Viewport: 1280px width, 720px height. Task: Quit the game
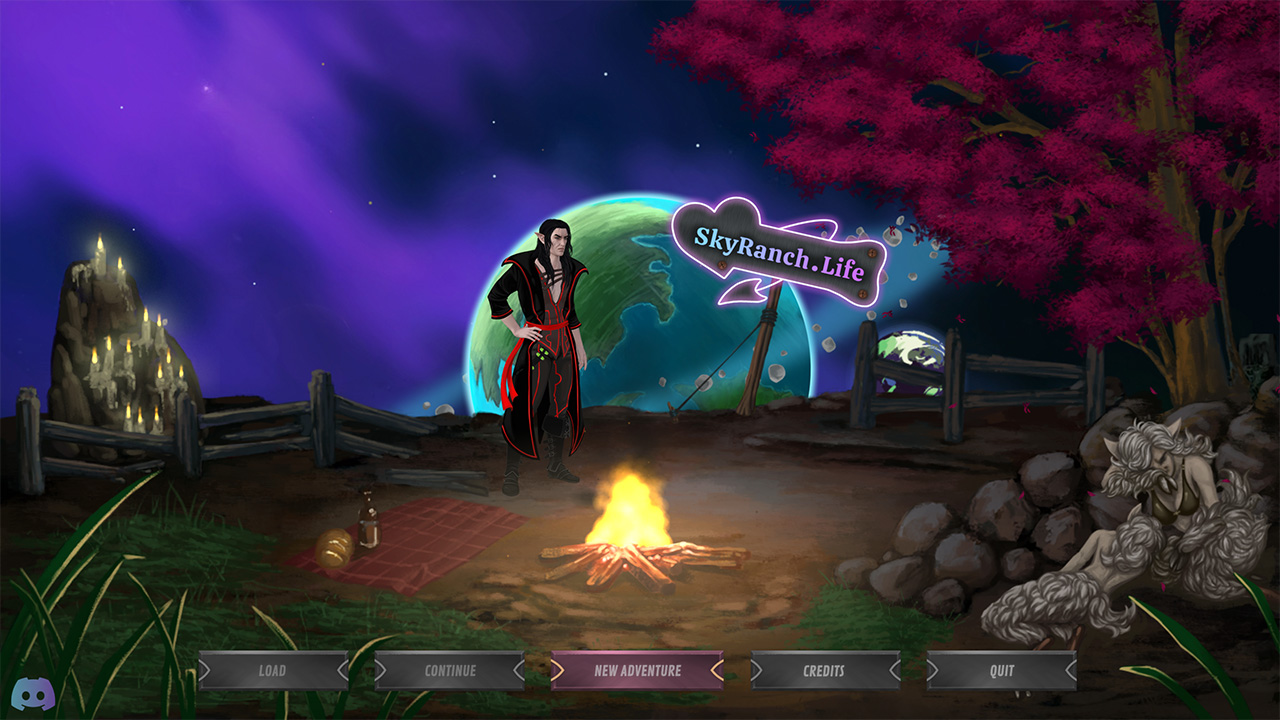click(x=1001, y=671)
